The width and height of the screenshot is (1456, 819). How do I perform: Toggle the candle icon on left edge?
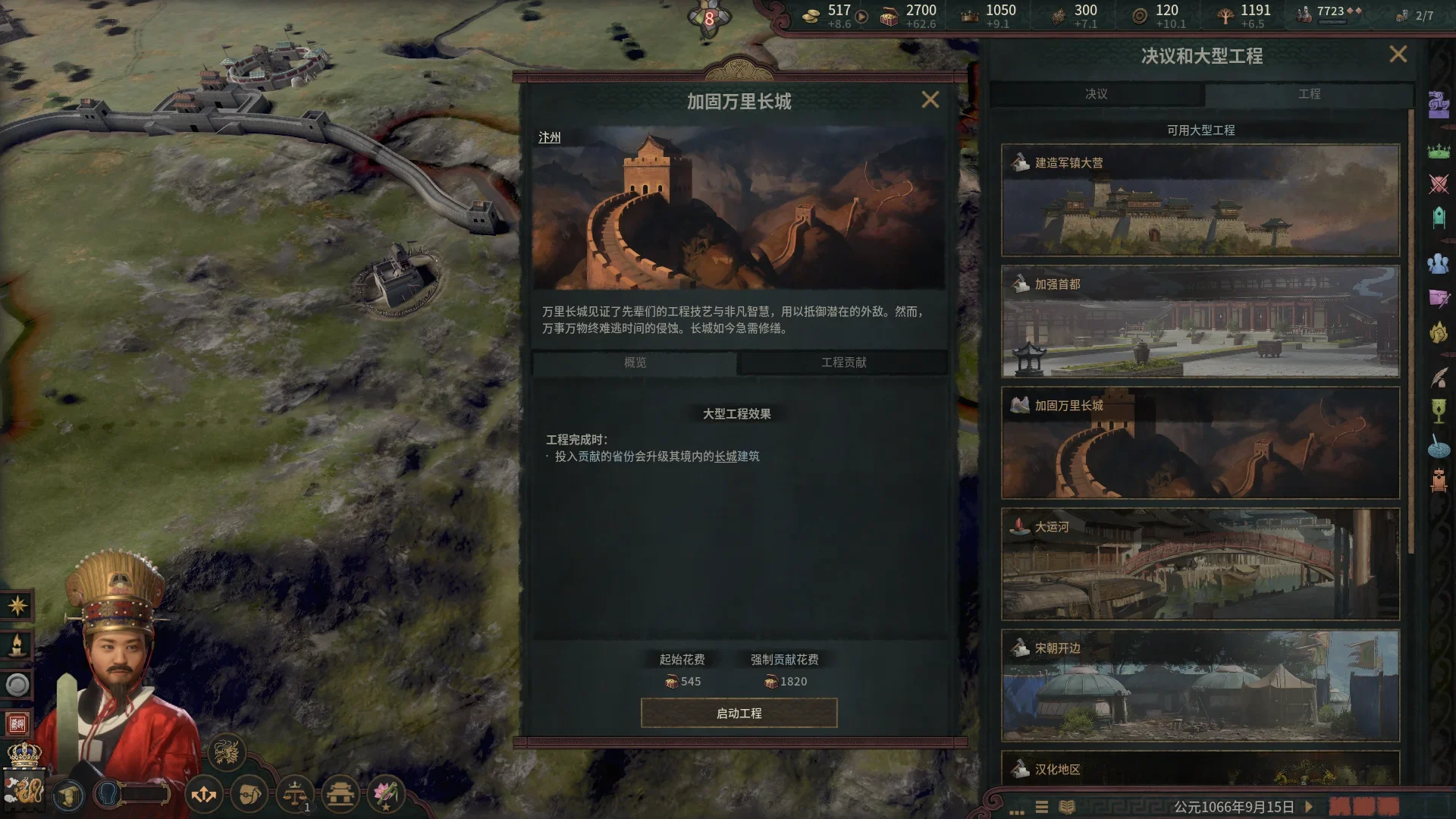pos(17,643)
